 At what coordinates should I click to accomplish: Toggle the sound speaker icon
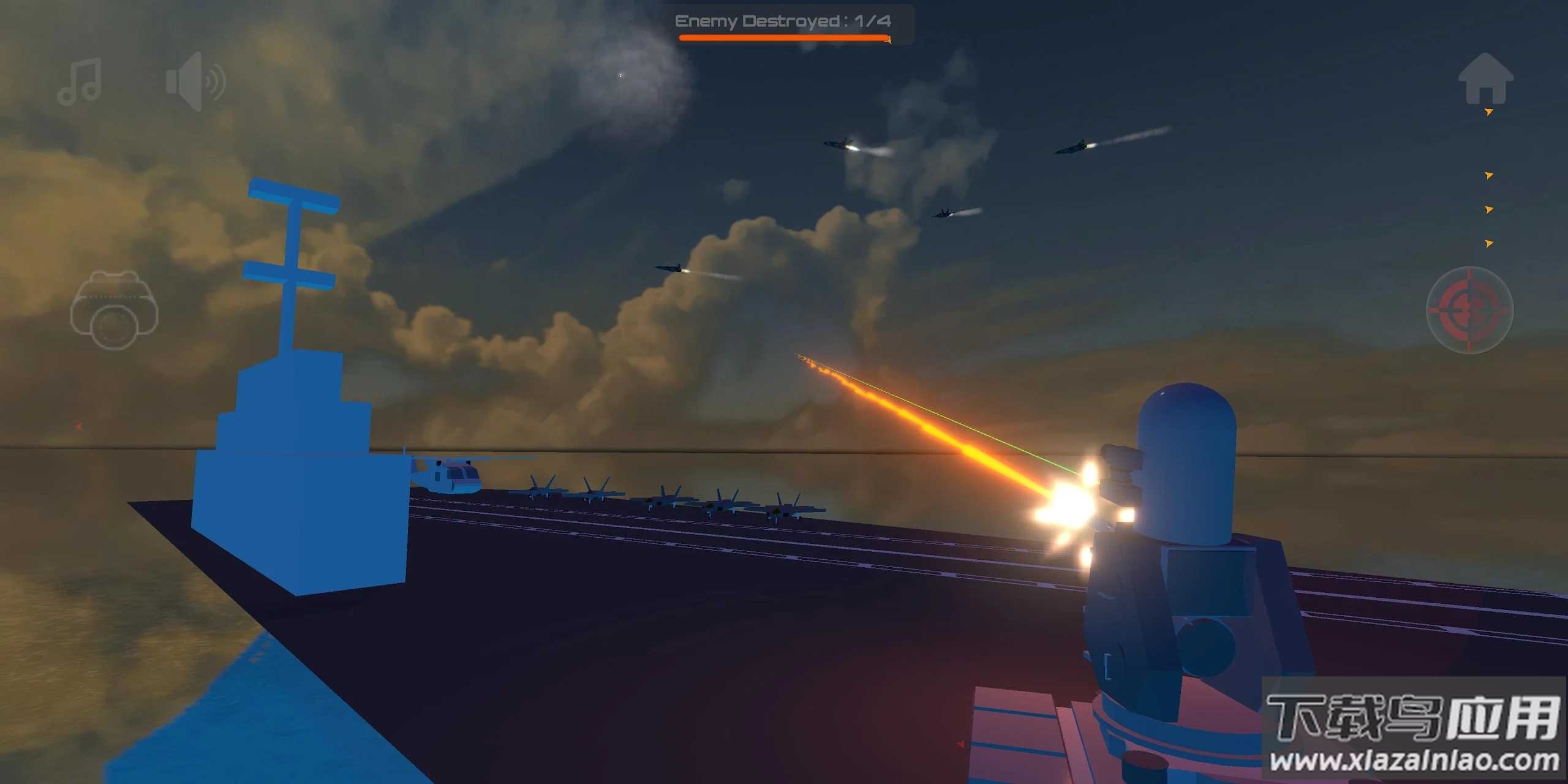[x=195, y=82]
